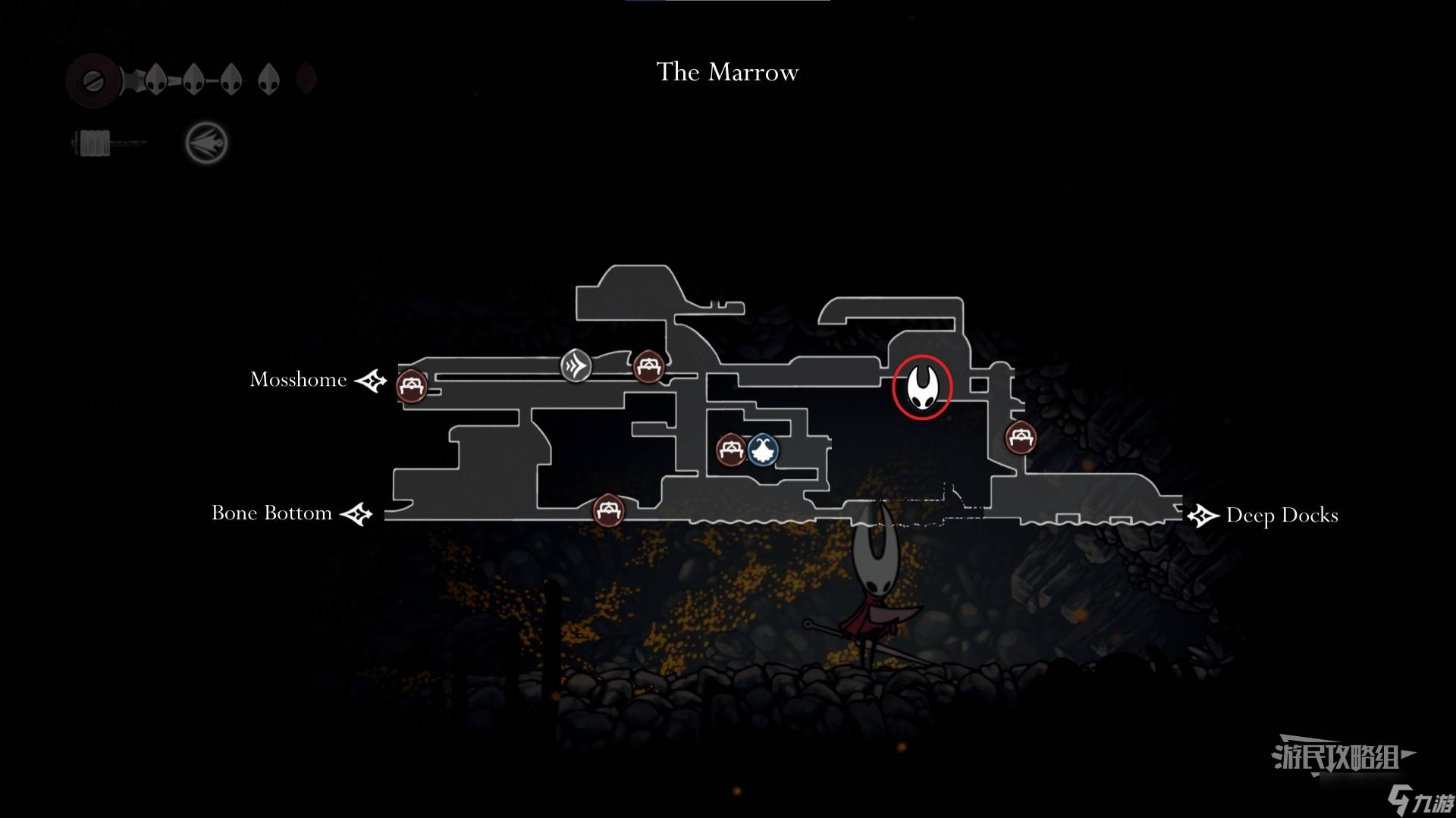The width and height of the screenshot is (1456, 818).
Task: Select the bench marker right of the gray arrow marker
Action: coord(648,367)
